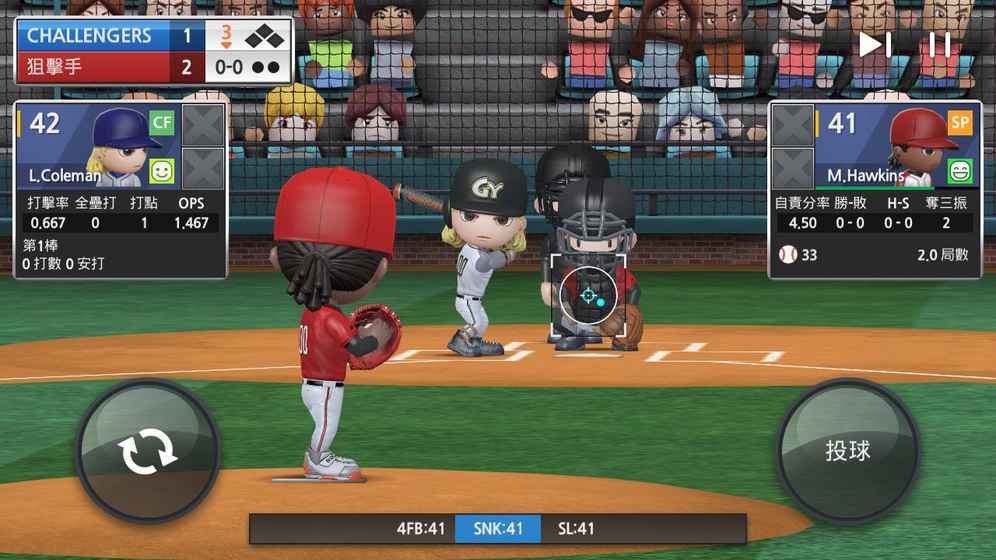Image resolution: width=996 pixels, height=560 pixels.
Task: Click the pitch aim crosshair in the strike zone
Action: pos(588,296)
